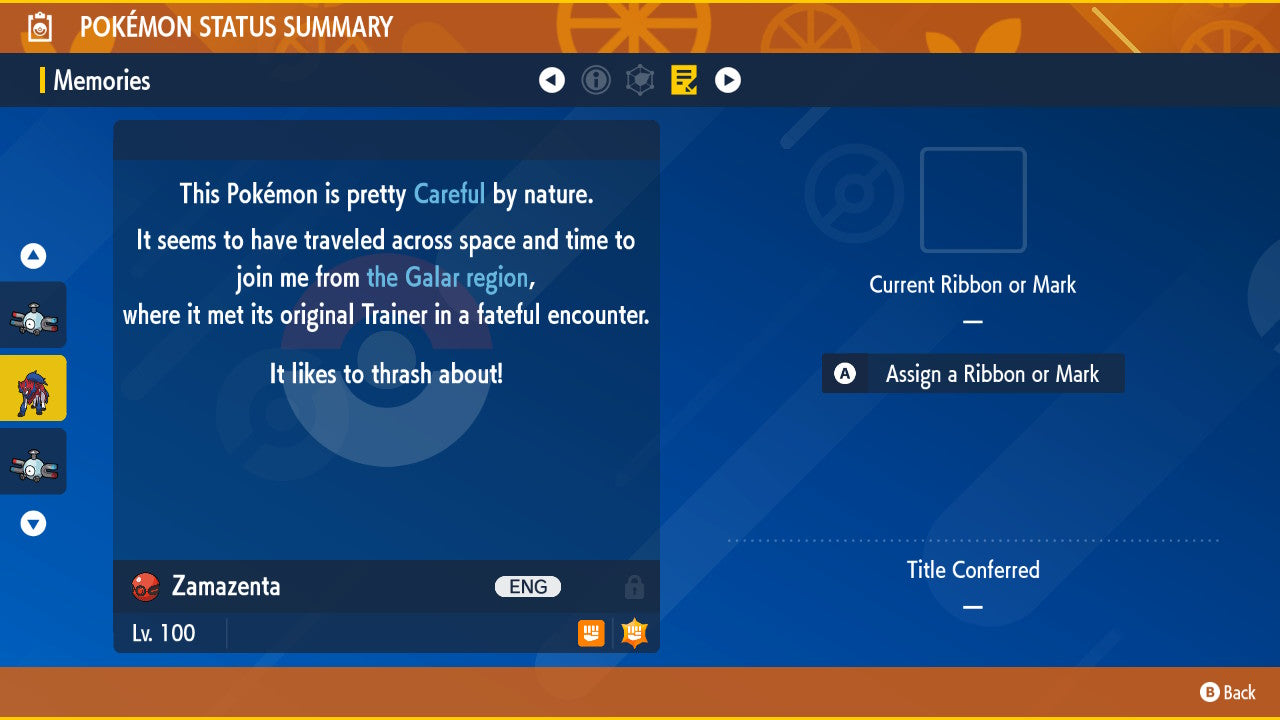Select the bottom Magnezone thumbnail
Screen dimensions: 1280x720
(x=33, y=462)
